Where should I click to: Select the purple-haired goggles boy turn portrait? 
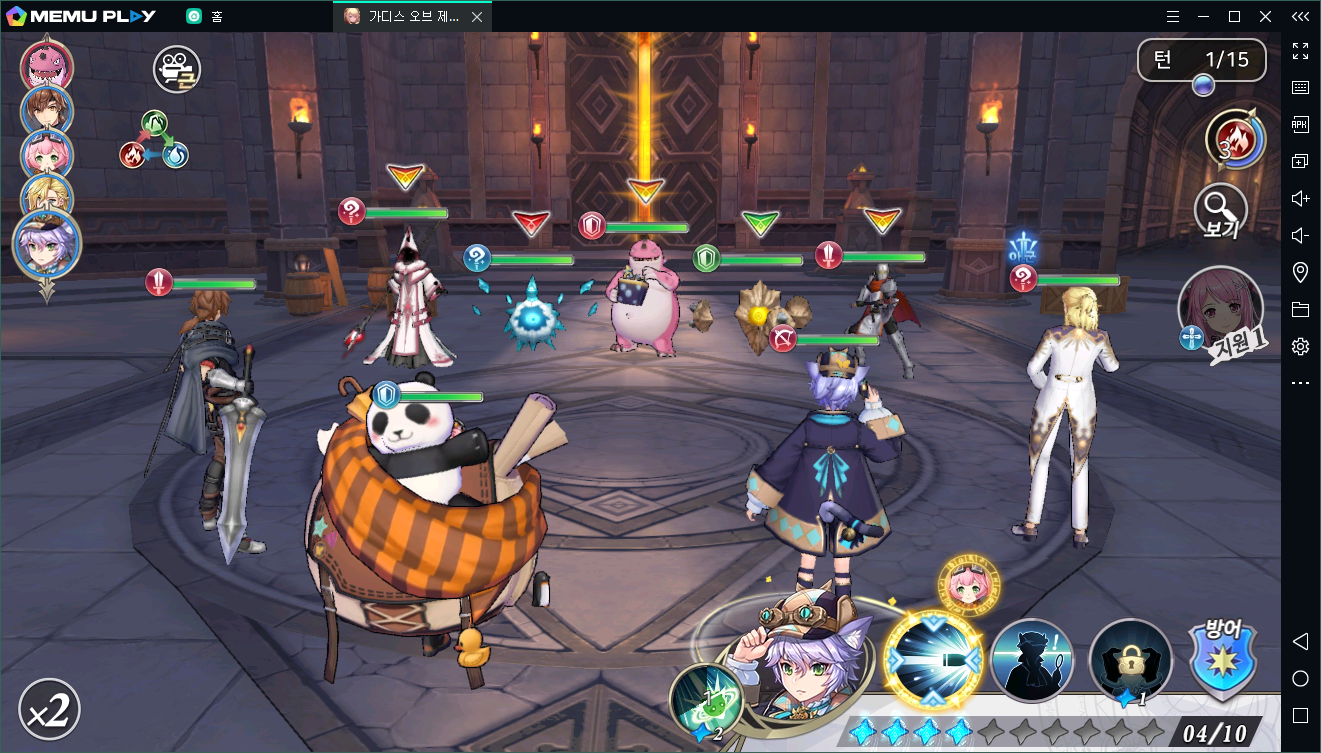47,244
